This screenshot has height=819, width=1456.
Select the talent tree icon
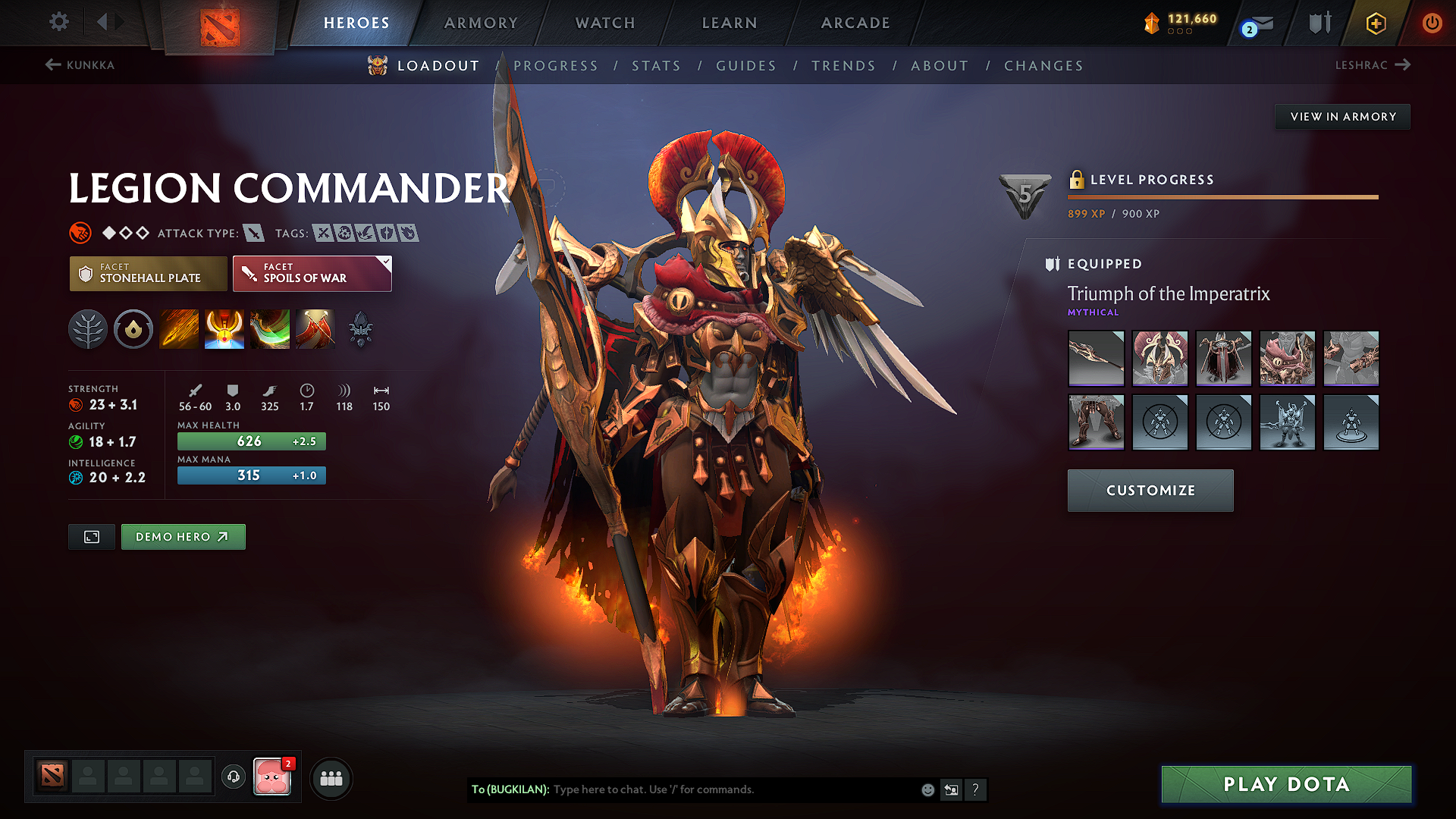point(88,329)
